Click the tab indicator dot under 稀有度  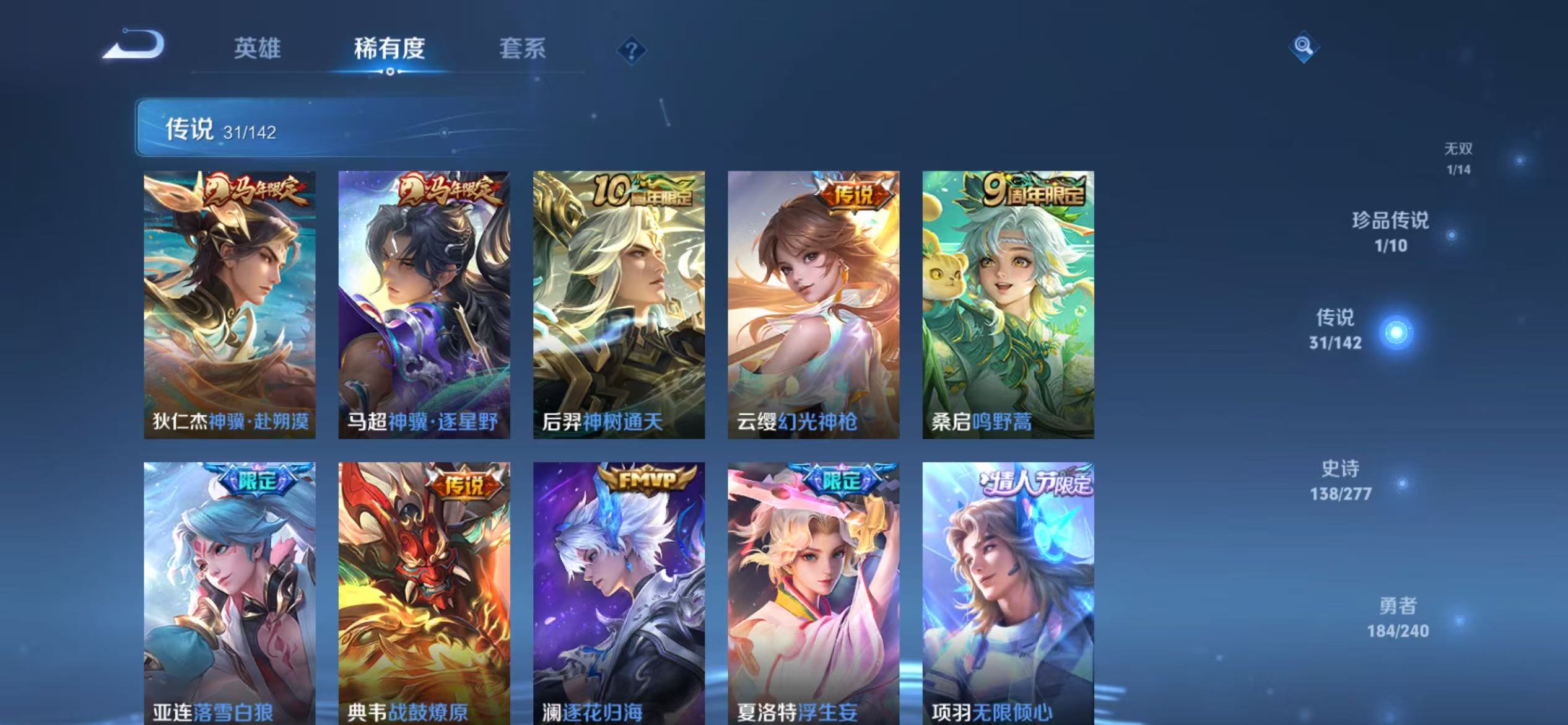[390, 71]
